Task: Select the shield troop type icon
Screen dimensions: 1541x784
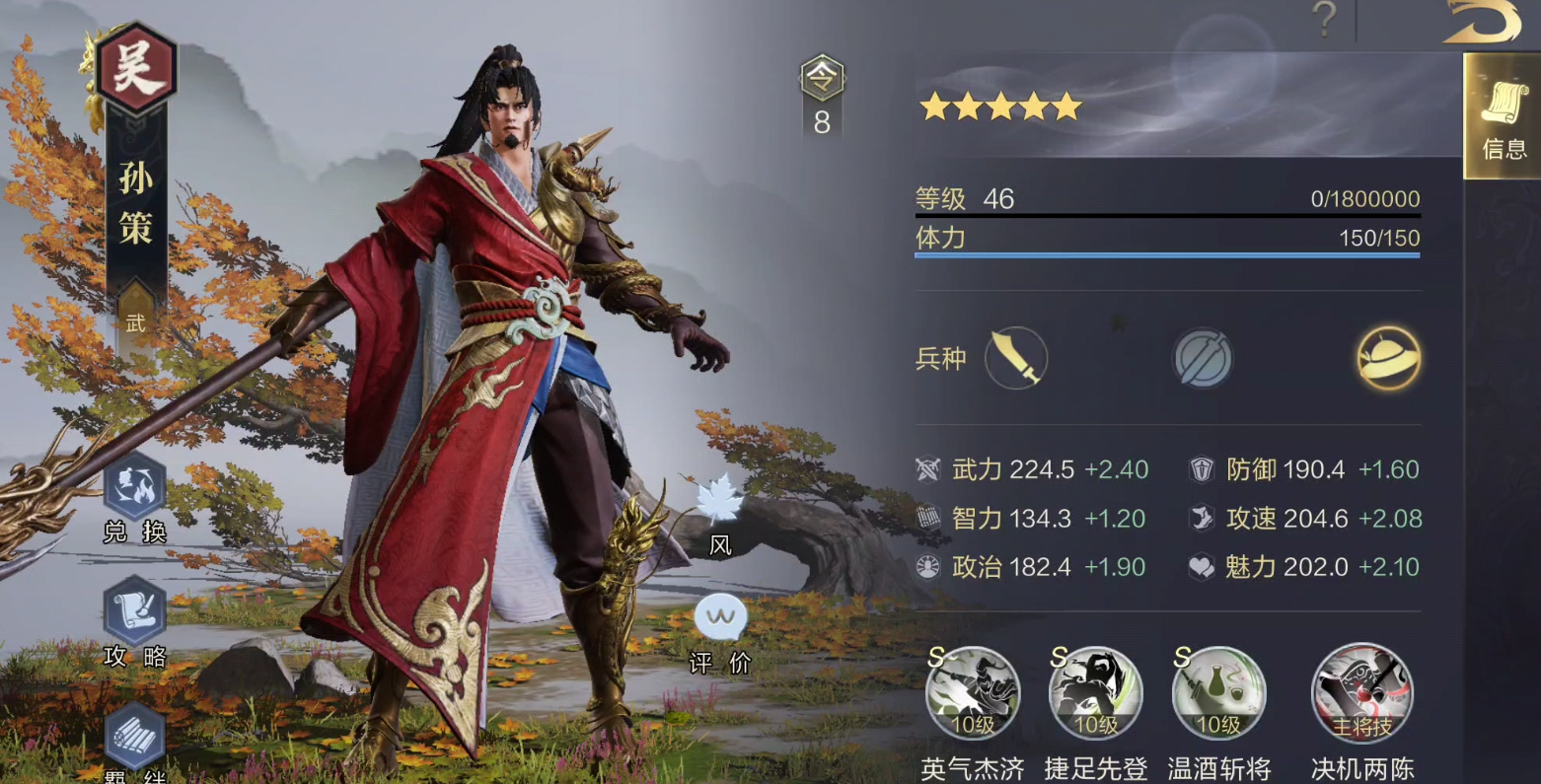Action: (1202, 359)
